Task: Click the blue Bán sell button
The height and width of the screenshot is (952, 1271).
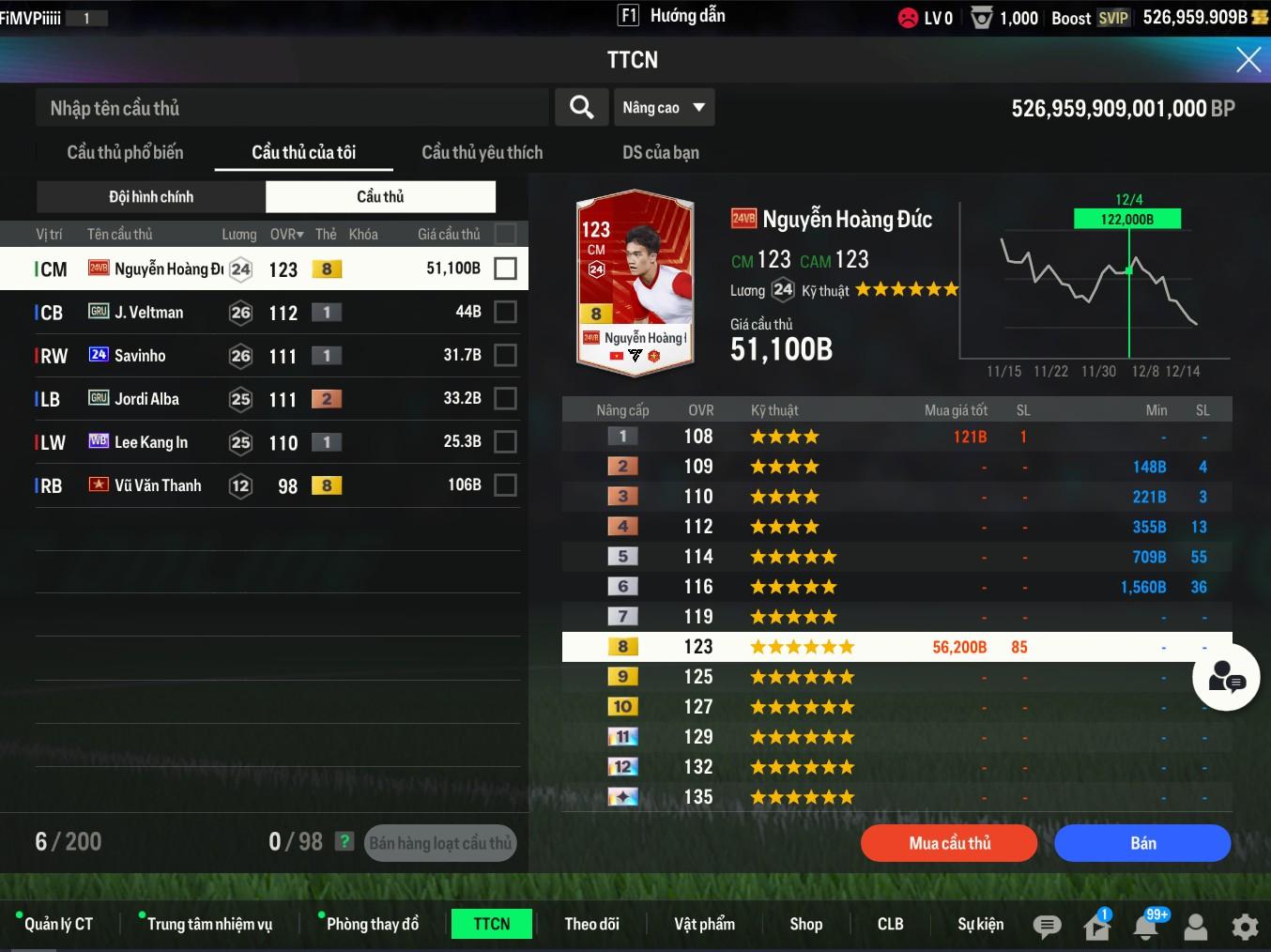Action: coord(1141,843)
